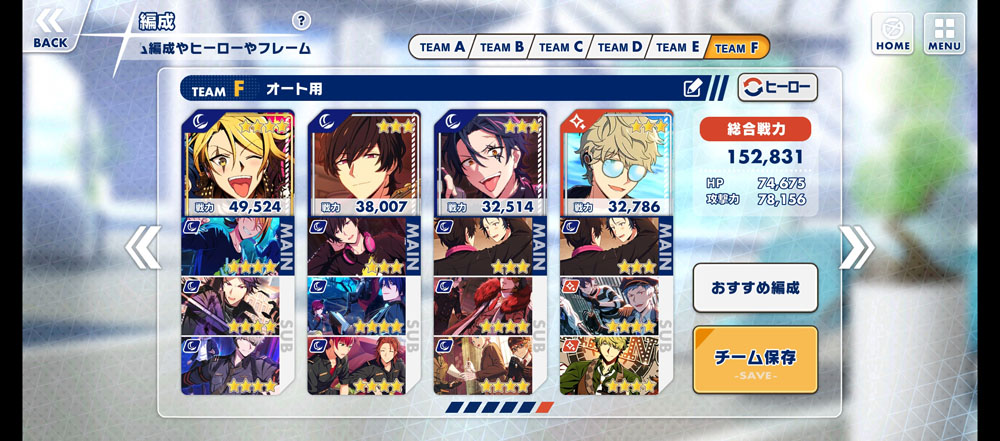Viewport: 1000px width, 441px height.
Task: Select the leader card with 49,524 power
Action: tap(237, 162)
